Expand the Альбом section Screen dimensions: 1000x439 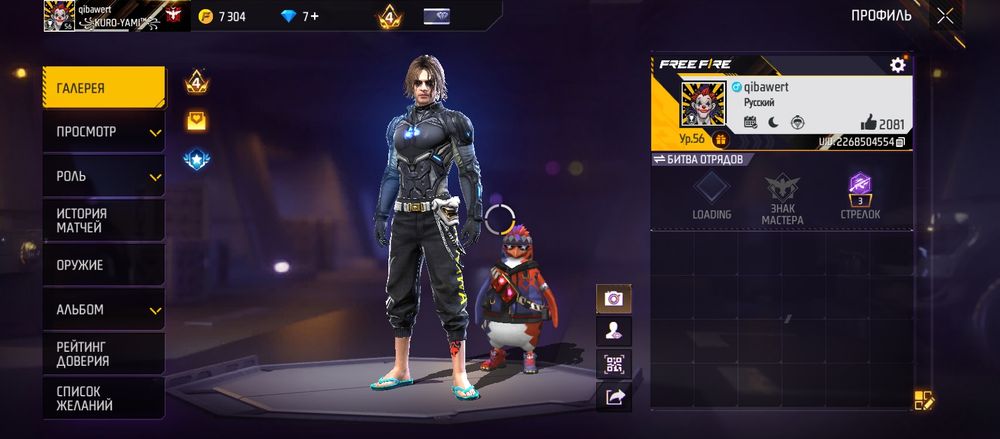click(x=103, y=310)
